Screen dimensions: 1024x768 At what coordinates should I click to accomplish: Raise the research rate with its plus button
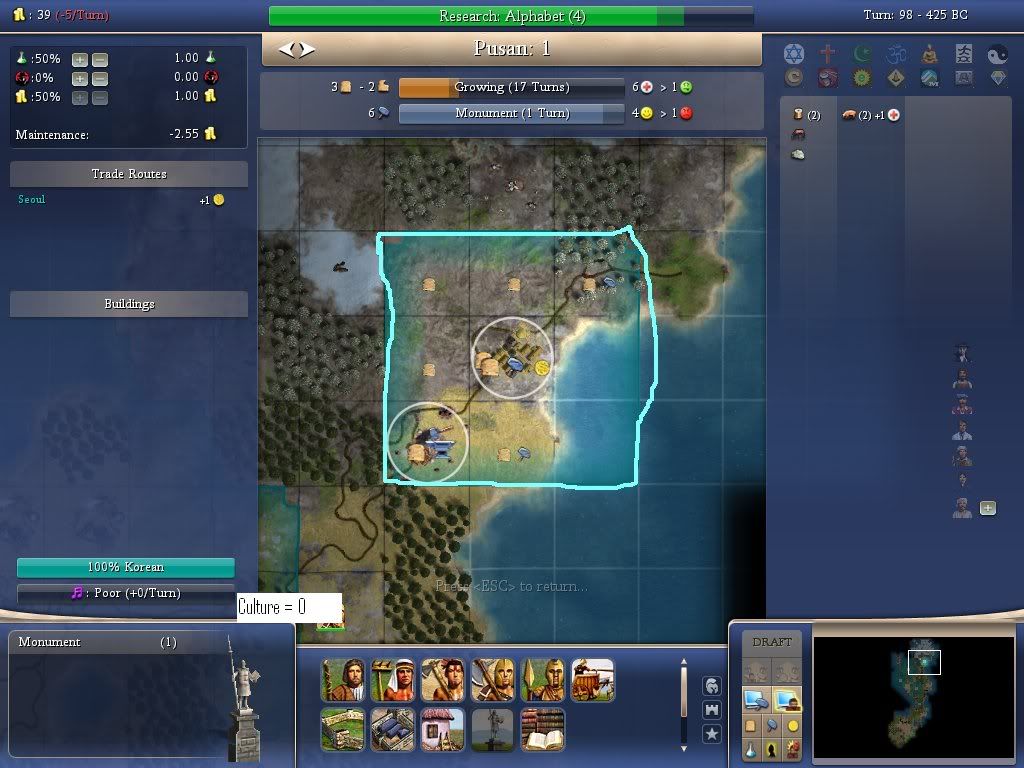coord(80,59)
